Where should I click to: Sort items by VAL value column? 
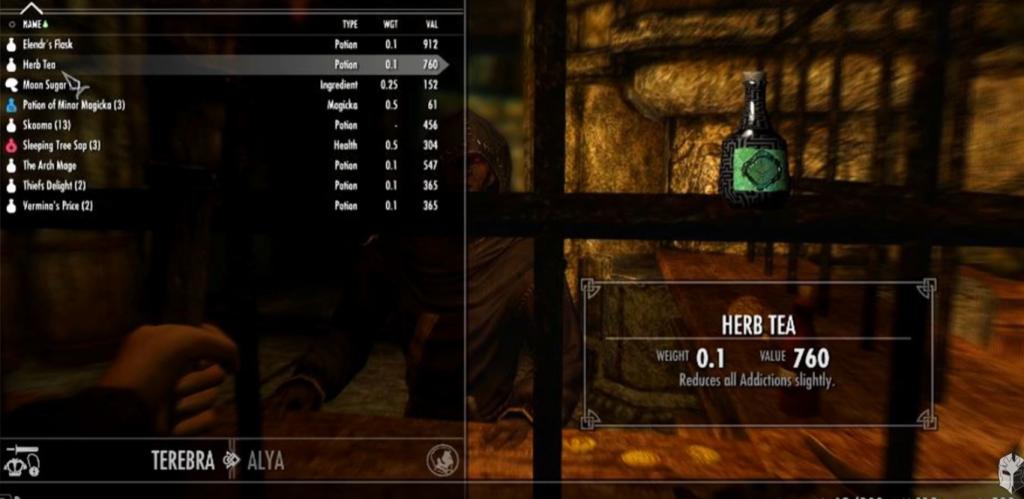coord(431,23)
